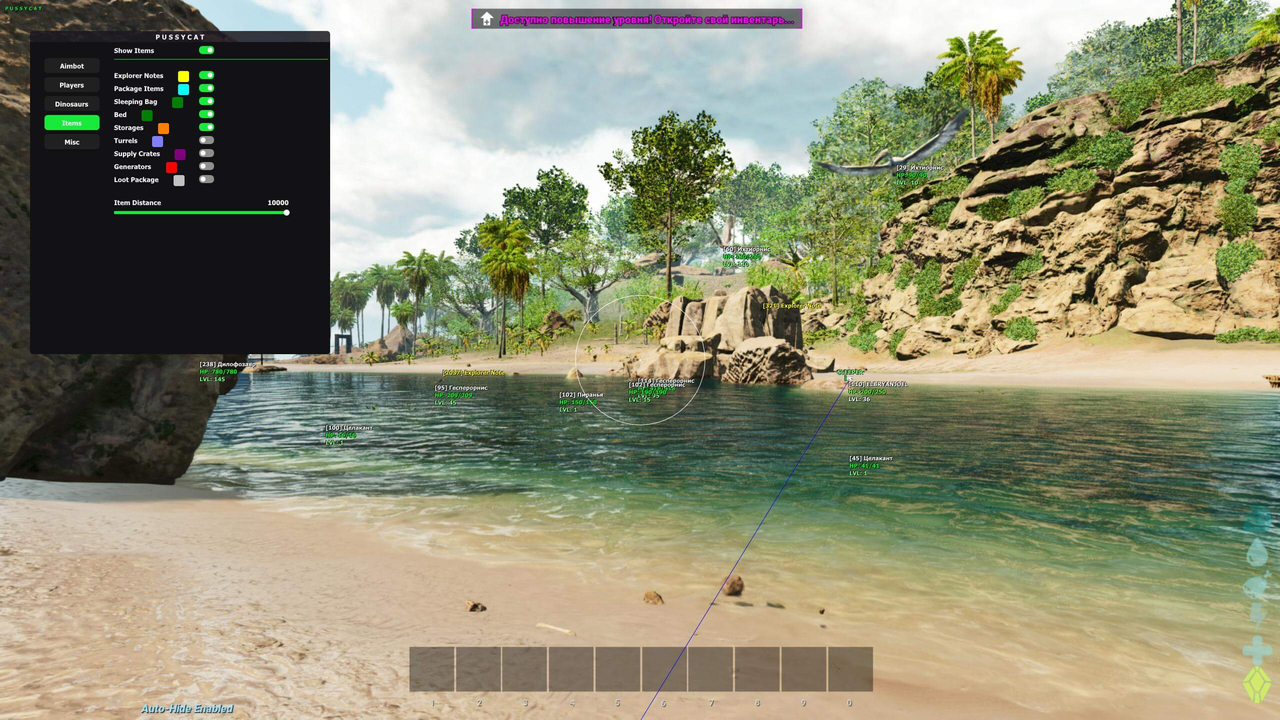Disable the Show Items master toggle

(x=206, y=50)
